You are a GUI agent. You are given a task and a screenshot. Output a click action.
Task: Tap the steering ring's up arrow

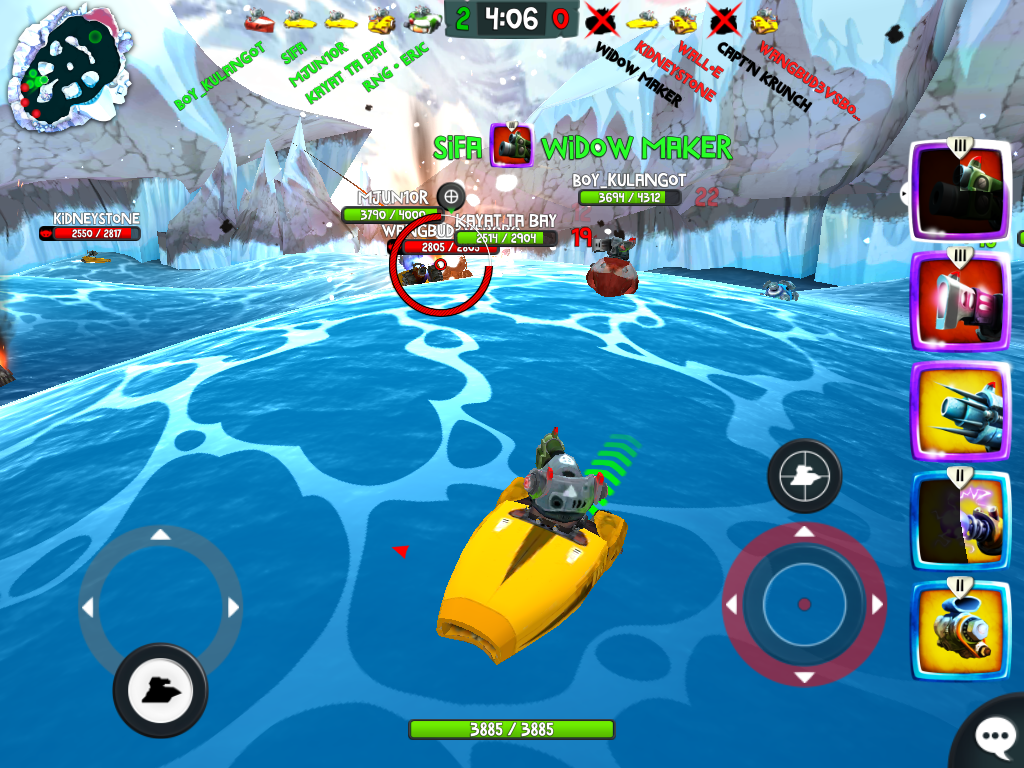pyautogui.click(x=160, y=536)
